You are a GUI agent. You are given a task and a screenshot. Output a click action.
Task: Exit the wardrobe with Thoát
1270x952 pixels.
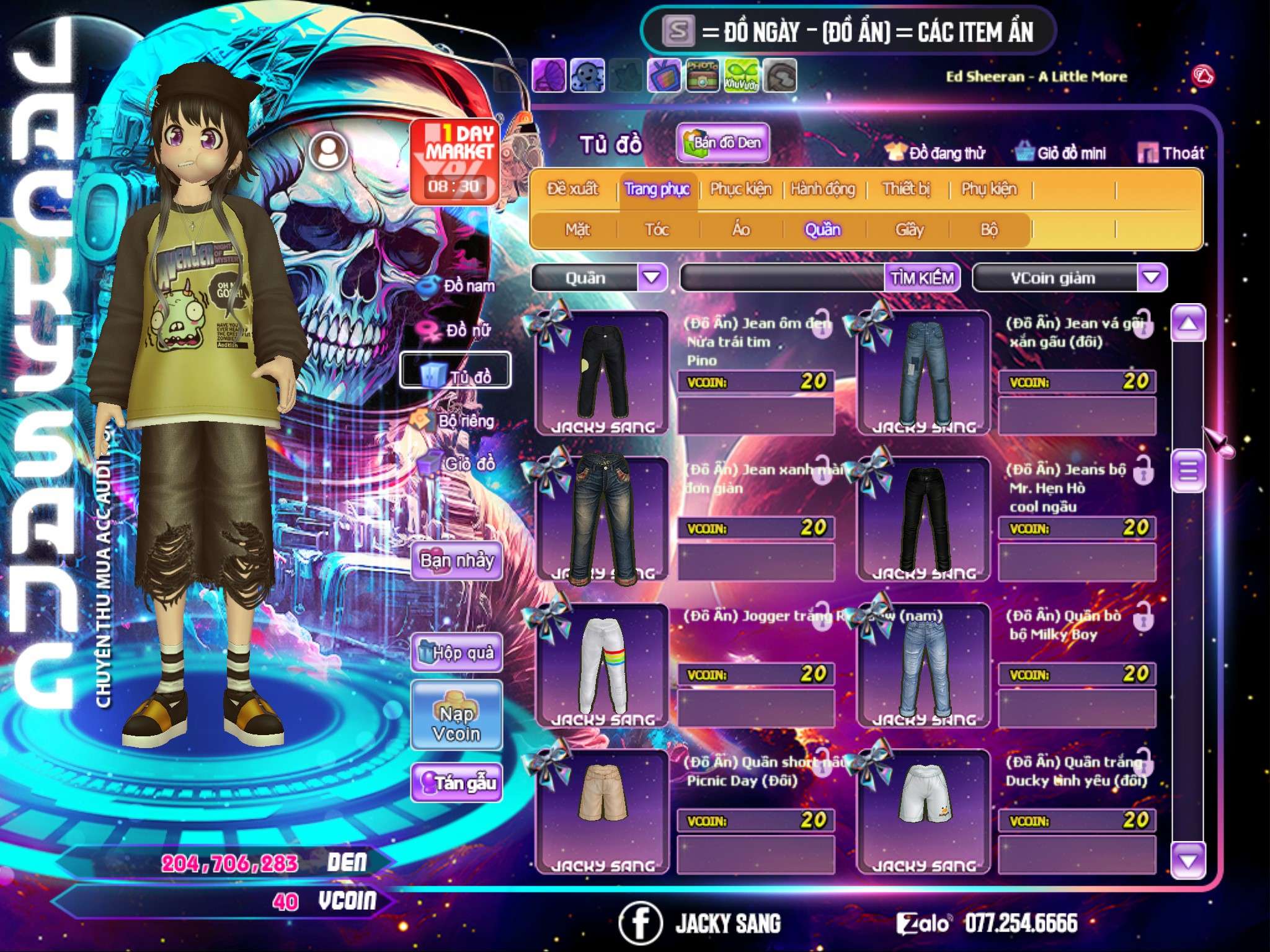click(x=1171, y=153)
